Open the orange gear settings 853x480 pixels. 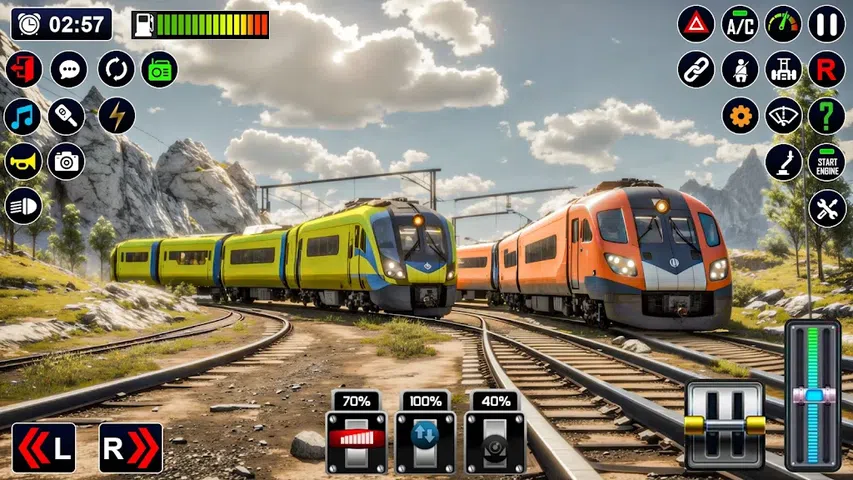[740, 116]
